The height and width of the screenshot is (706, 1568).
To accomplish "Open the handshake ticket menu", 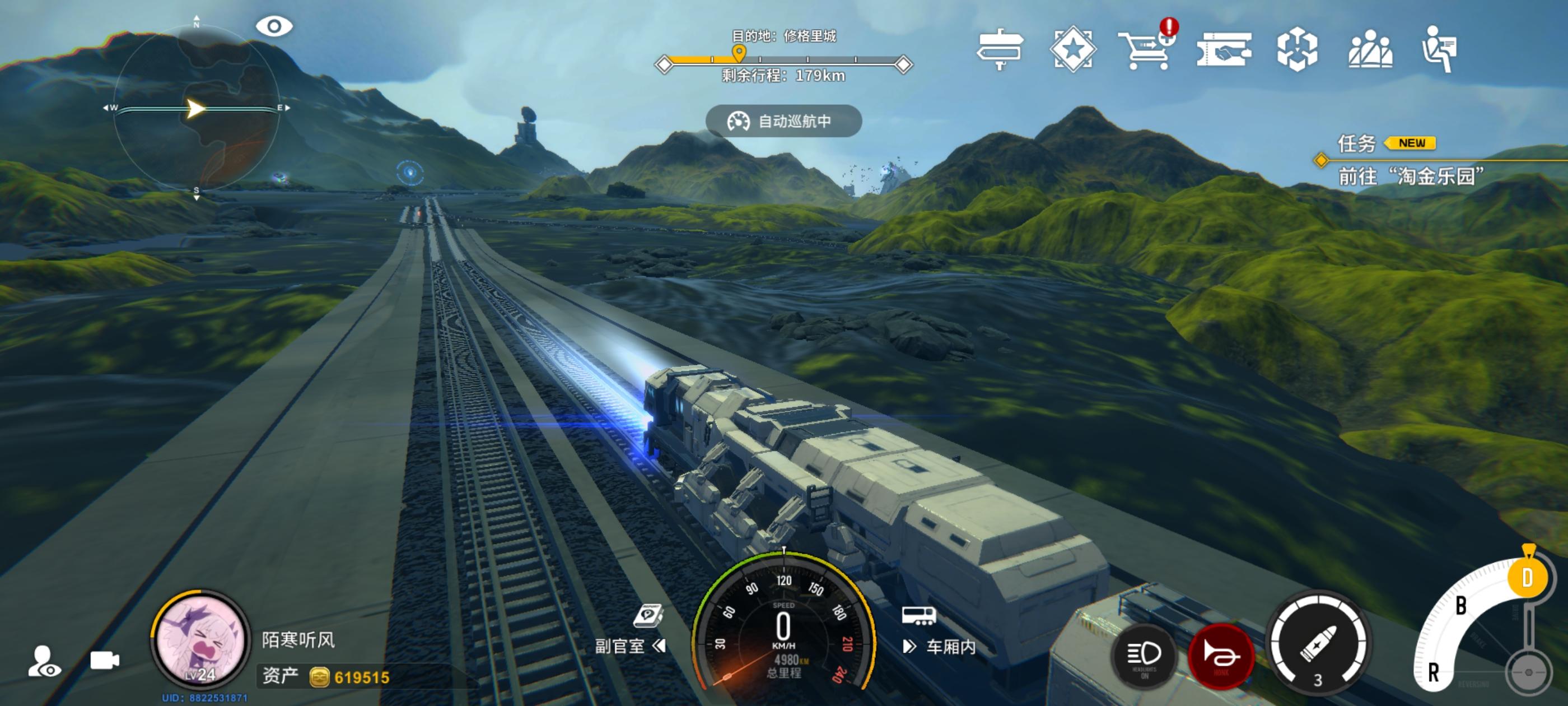I will (1224, 50).
